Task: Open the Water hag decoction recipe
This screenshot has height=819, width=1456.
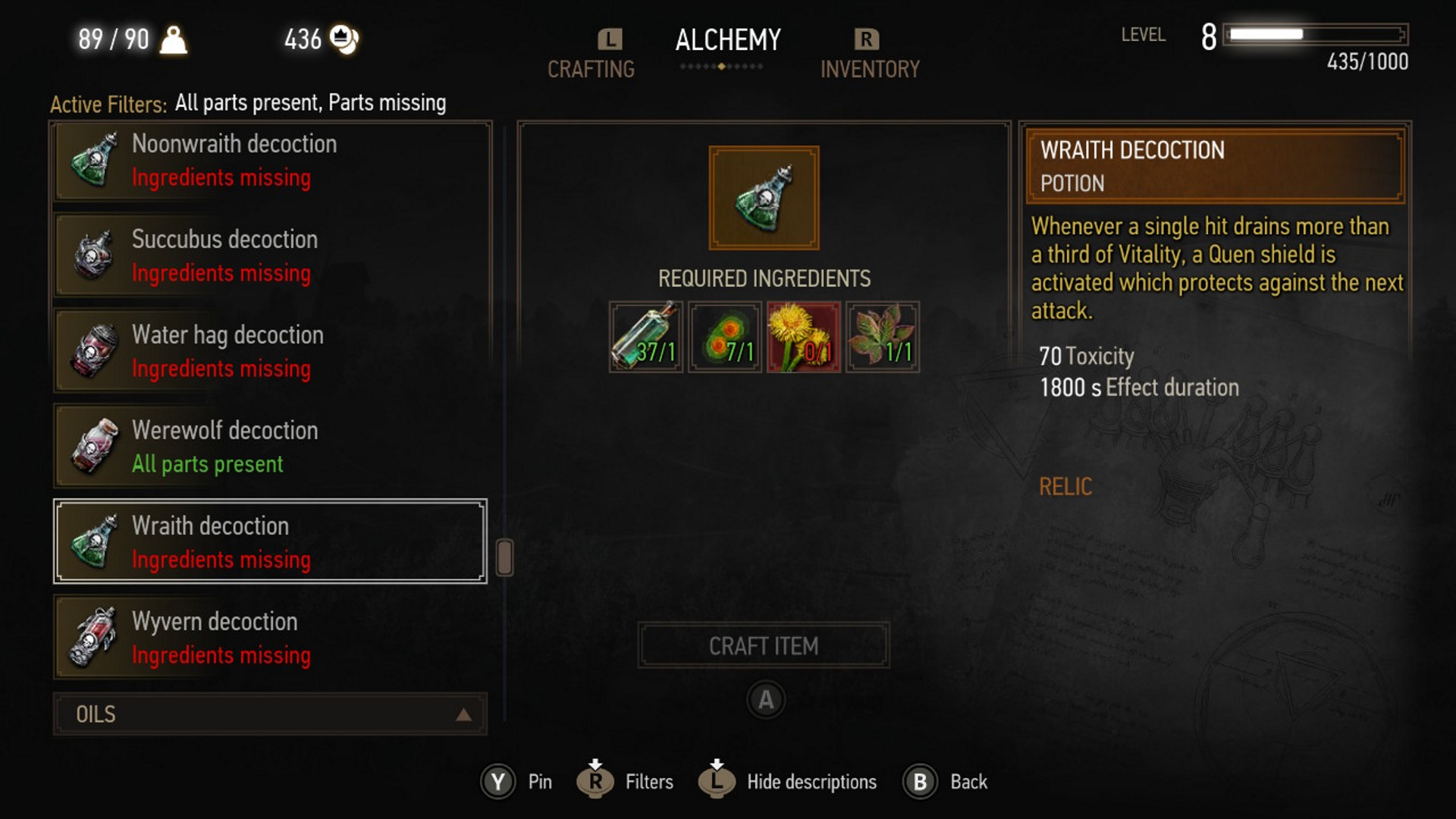Action: click(269, 351)
